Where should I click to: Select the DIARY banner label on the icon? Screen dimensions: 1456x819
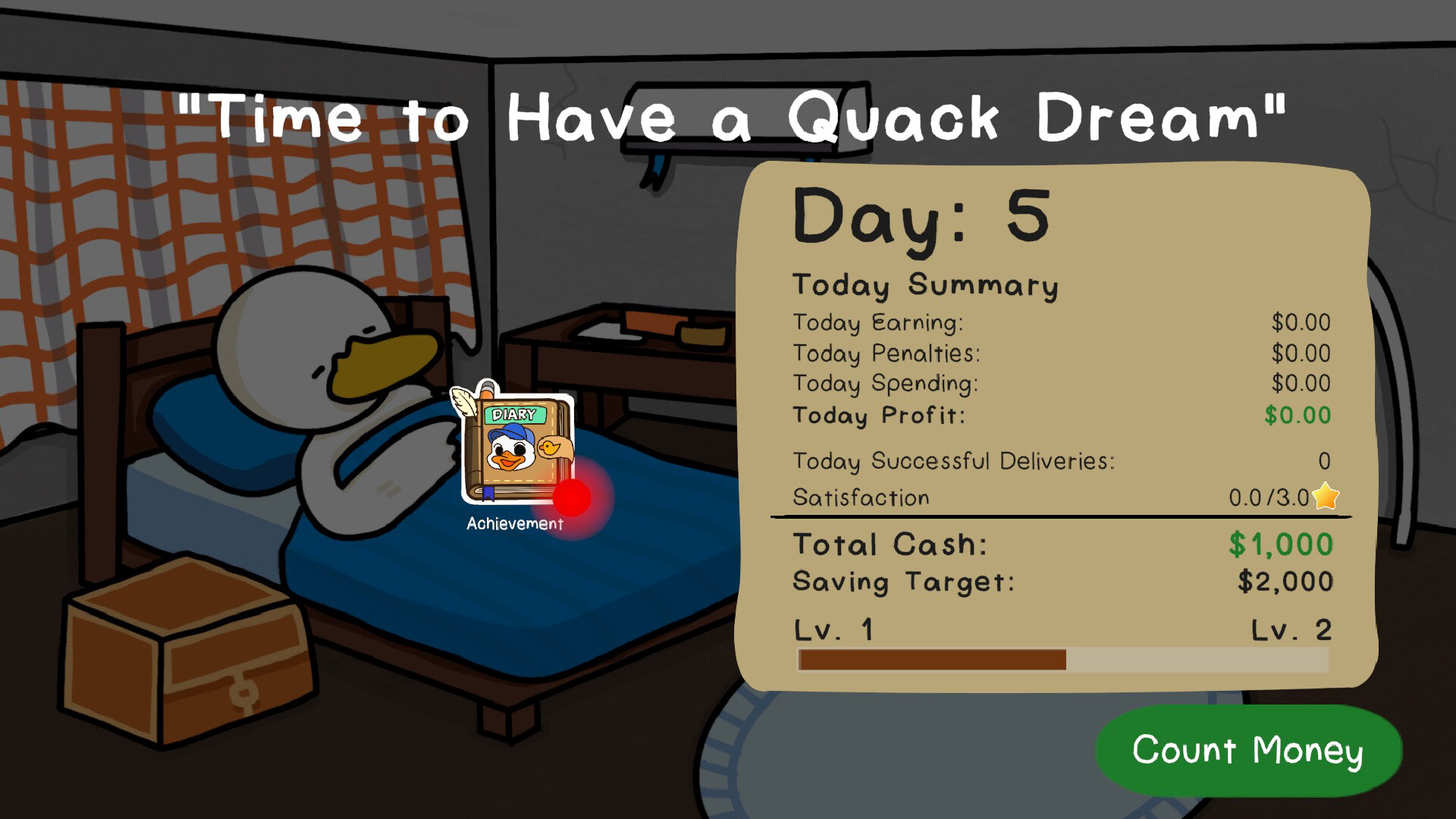516,412
